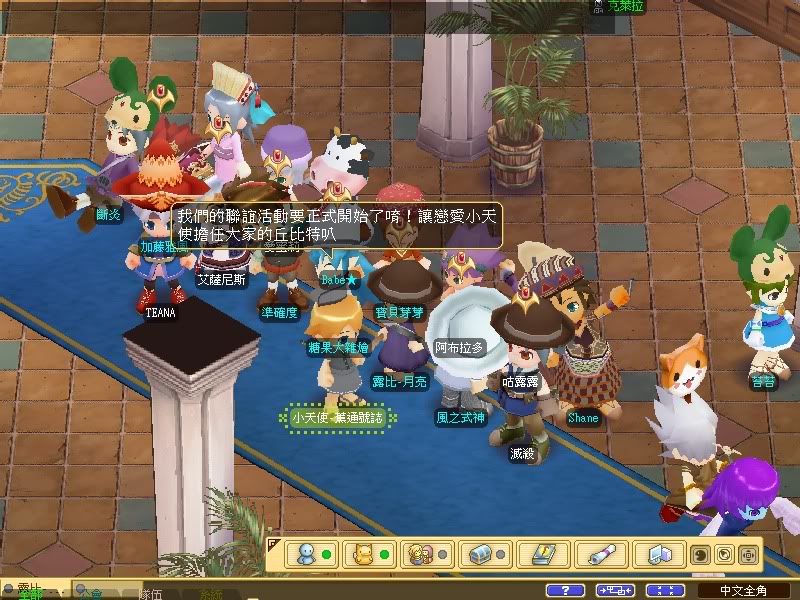Open the treasure chest inventory
Viewport: 800px width, 600px height.
pyautogui.click(x=480, y=553)
